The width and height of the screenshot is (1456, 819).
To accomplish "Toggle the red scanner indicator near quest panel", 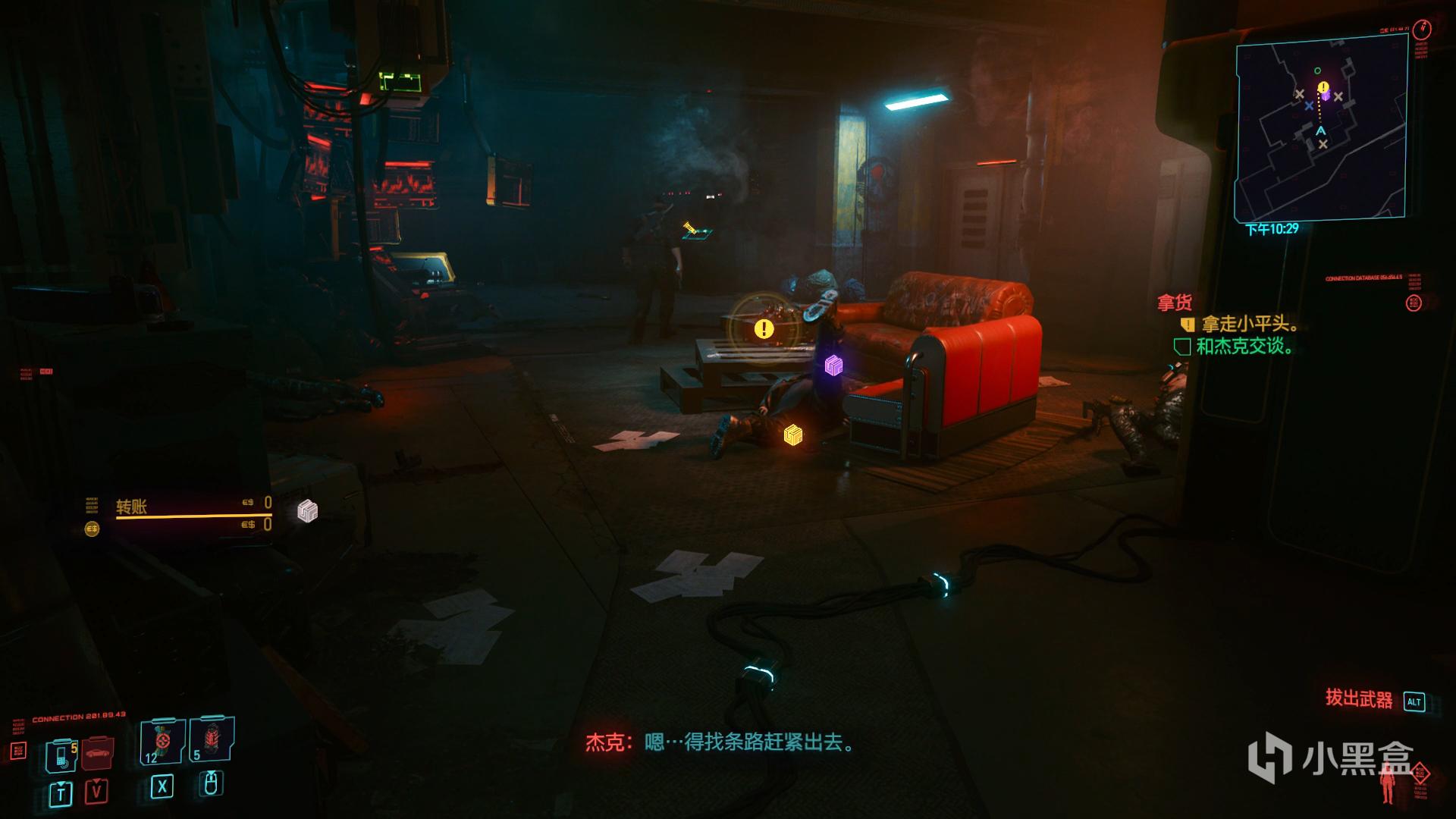I will (1412, 304).
